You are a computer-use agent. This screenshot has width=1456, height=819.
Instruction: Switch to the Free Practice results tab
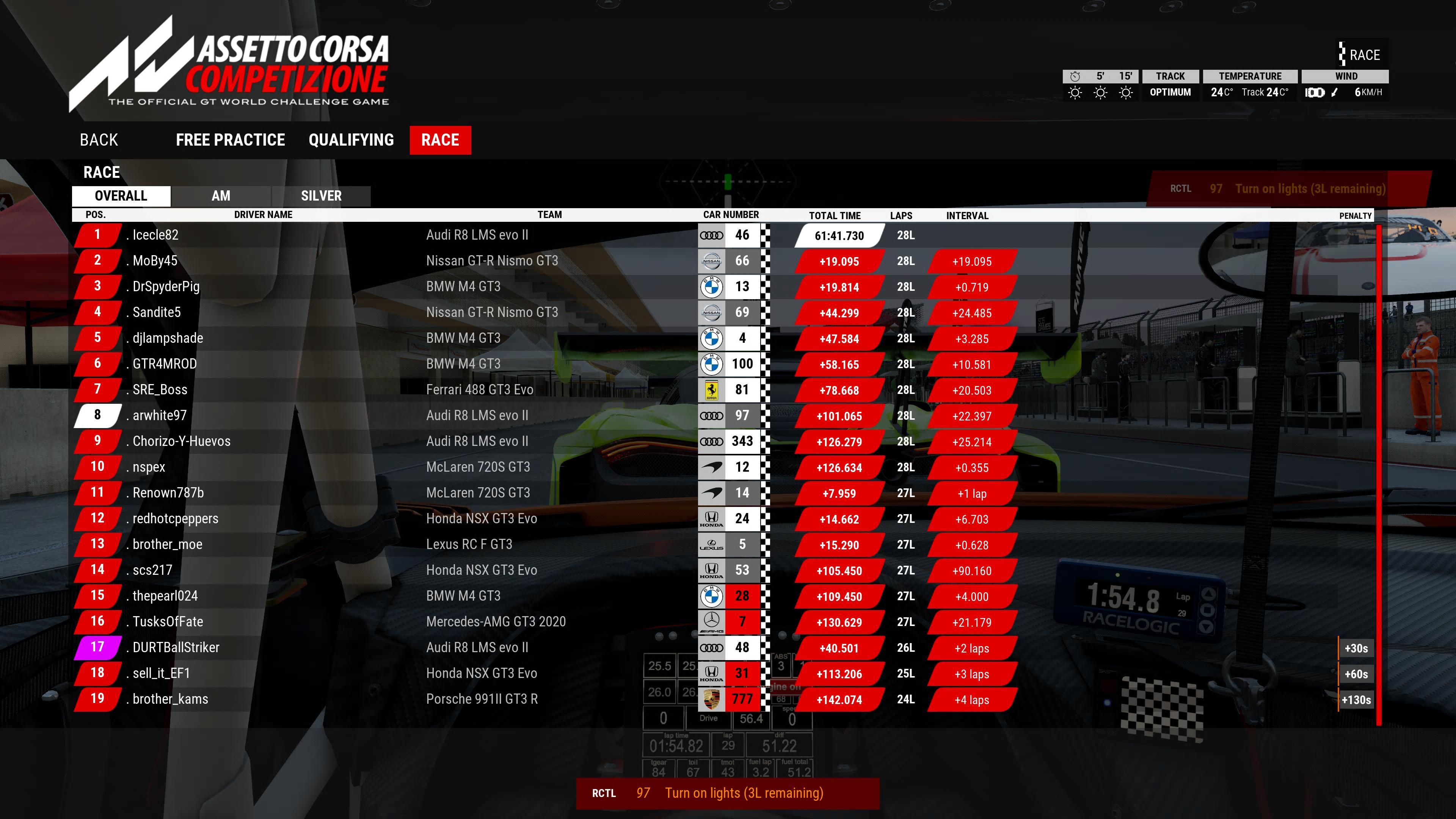(230, 140)
